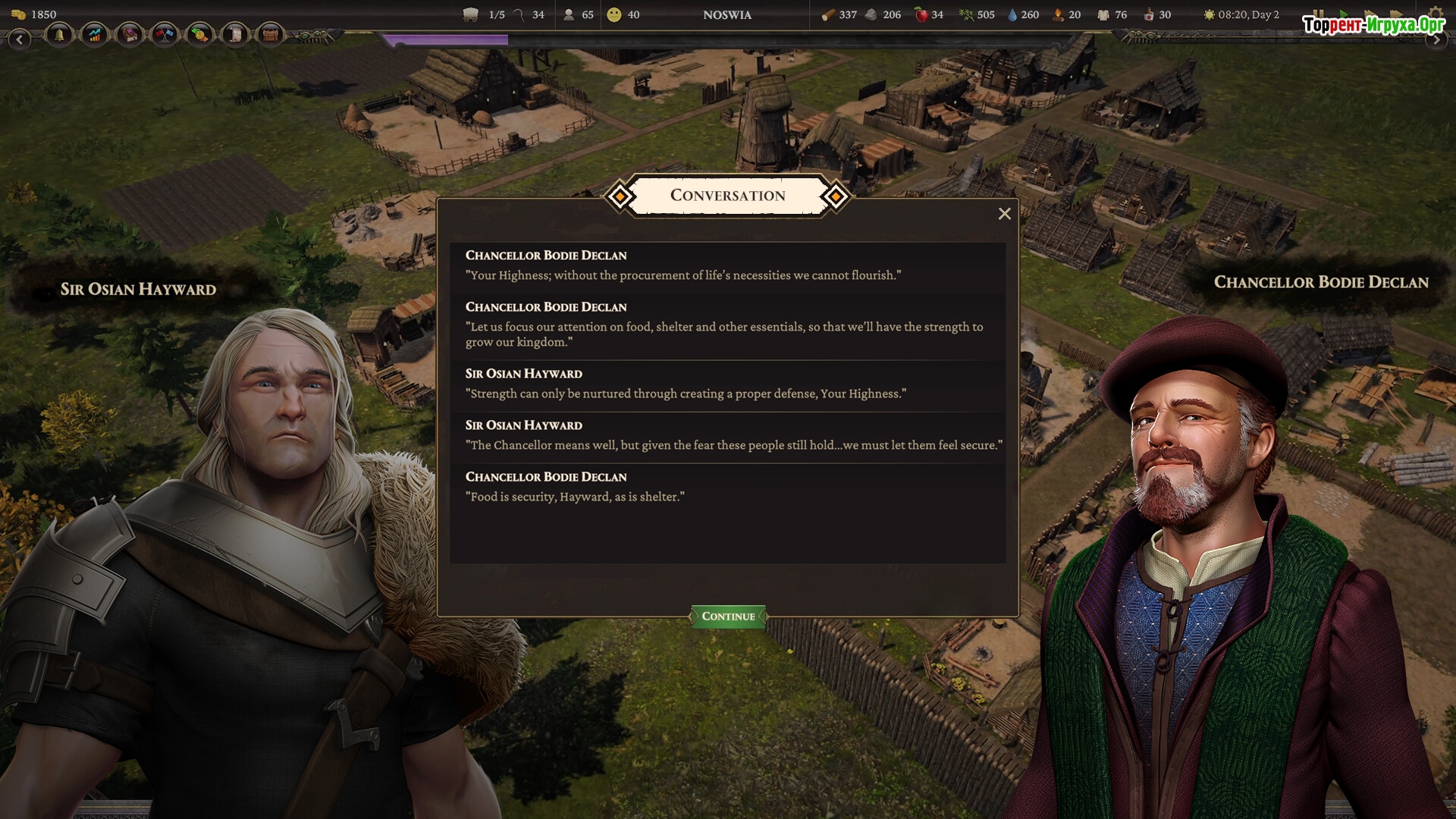
Task: Close the Conversation dialog
Action: (1004, 214)
